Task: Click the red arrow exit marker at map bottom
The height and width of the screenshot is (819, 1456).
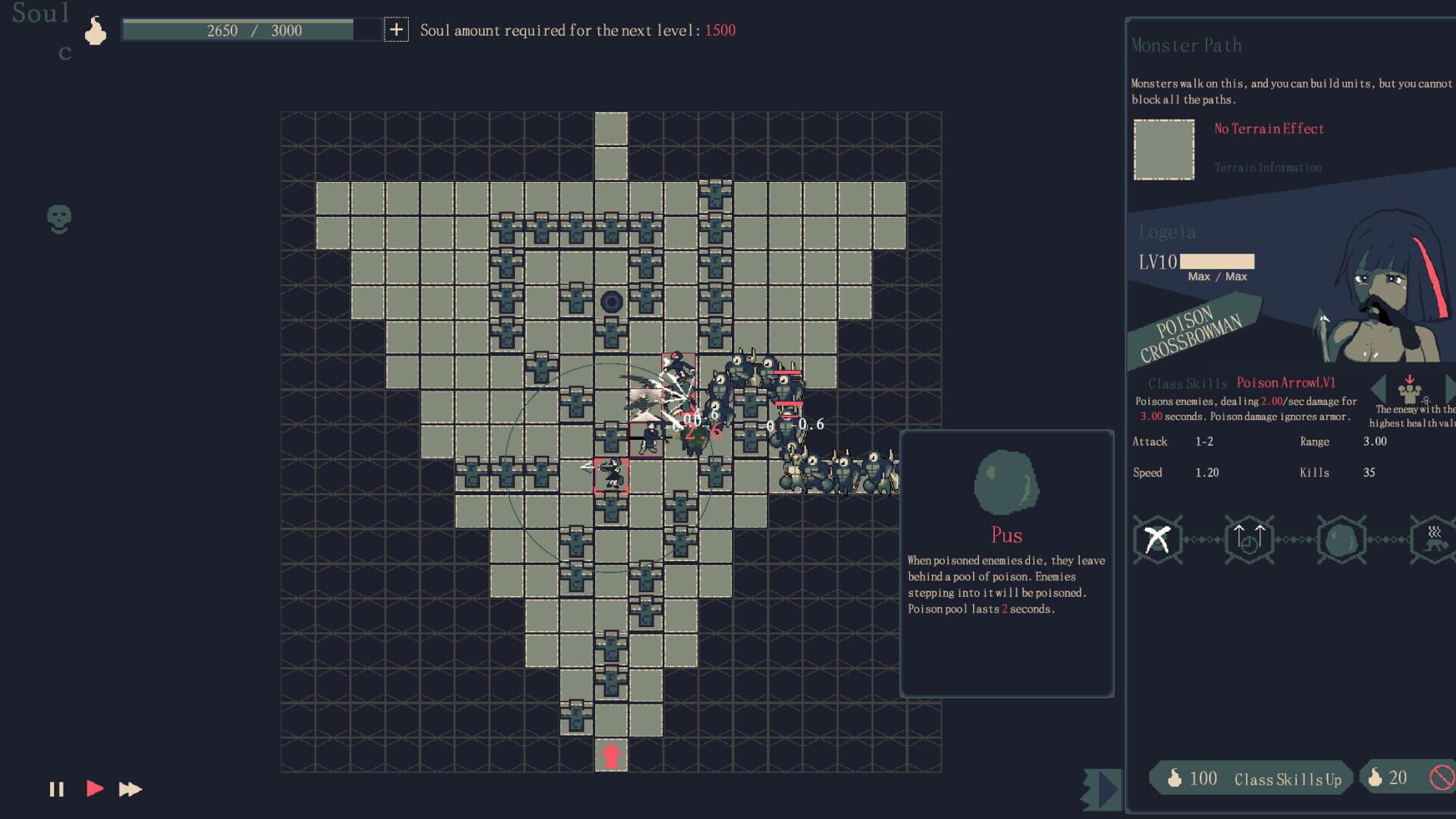Action: point(611,754)
